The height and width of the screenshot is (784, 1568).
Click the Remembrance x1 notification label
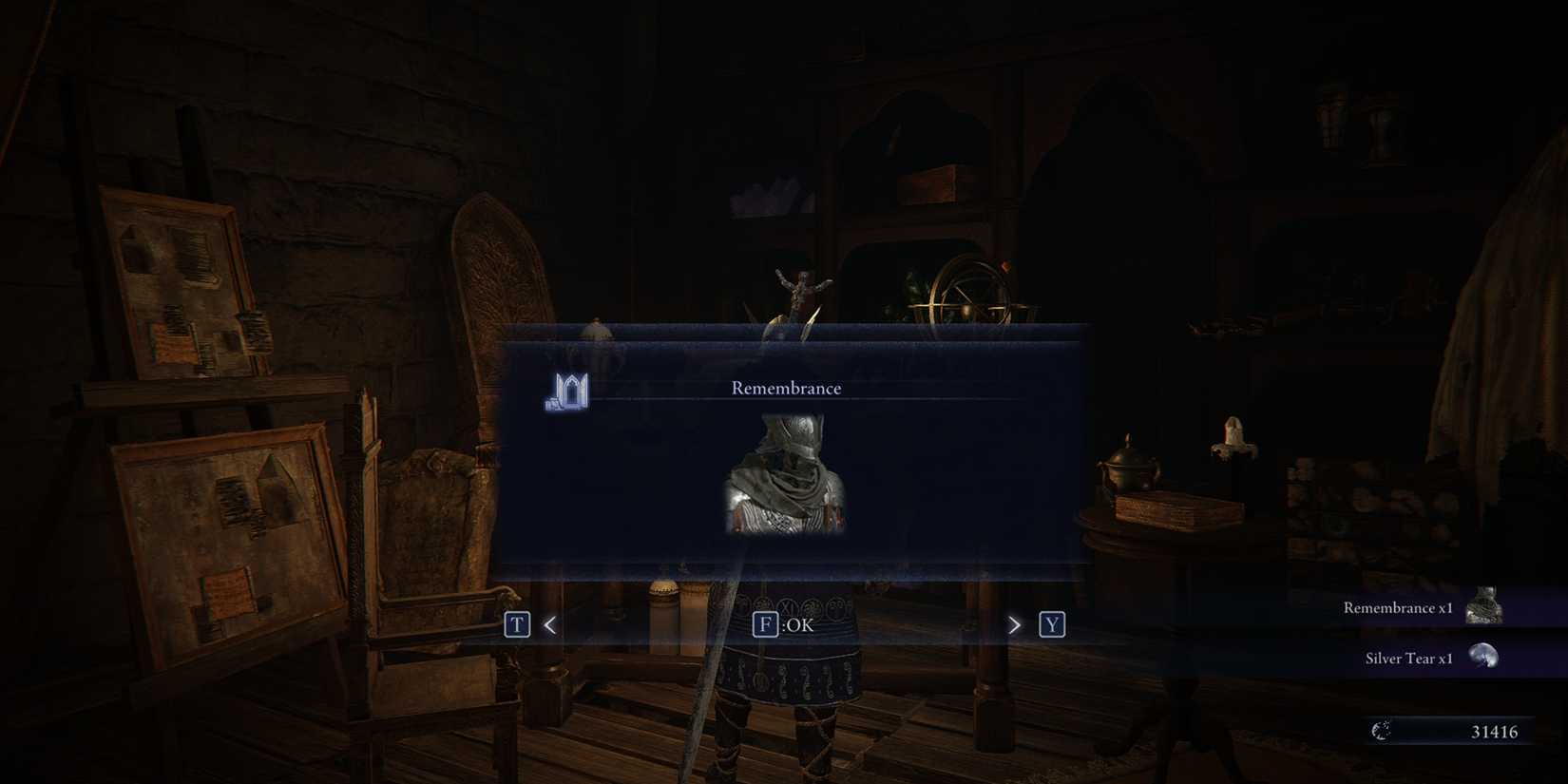point(1396,607)
